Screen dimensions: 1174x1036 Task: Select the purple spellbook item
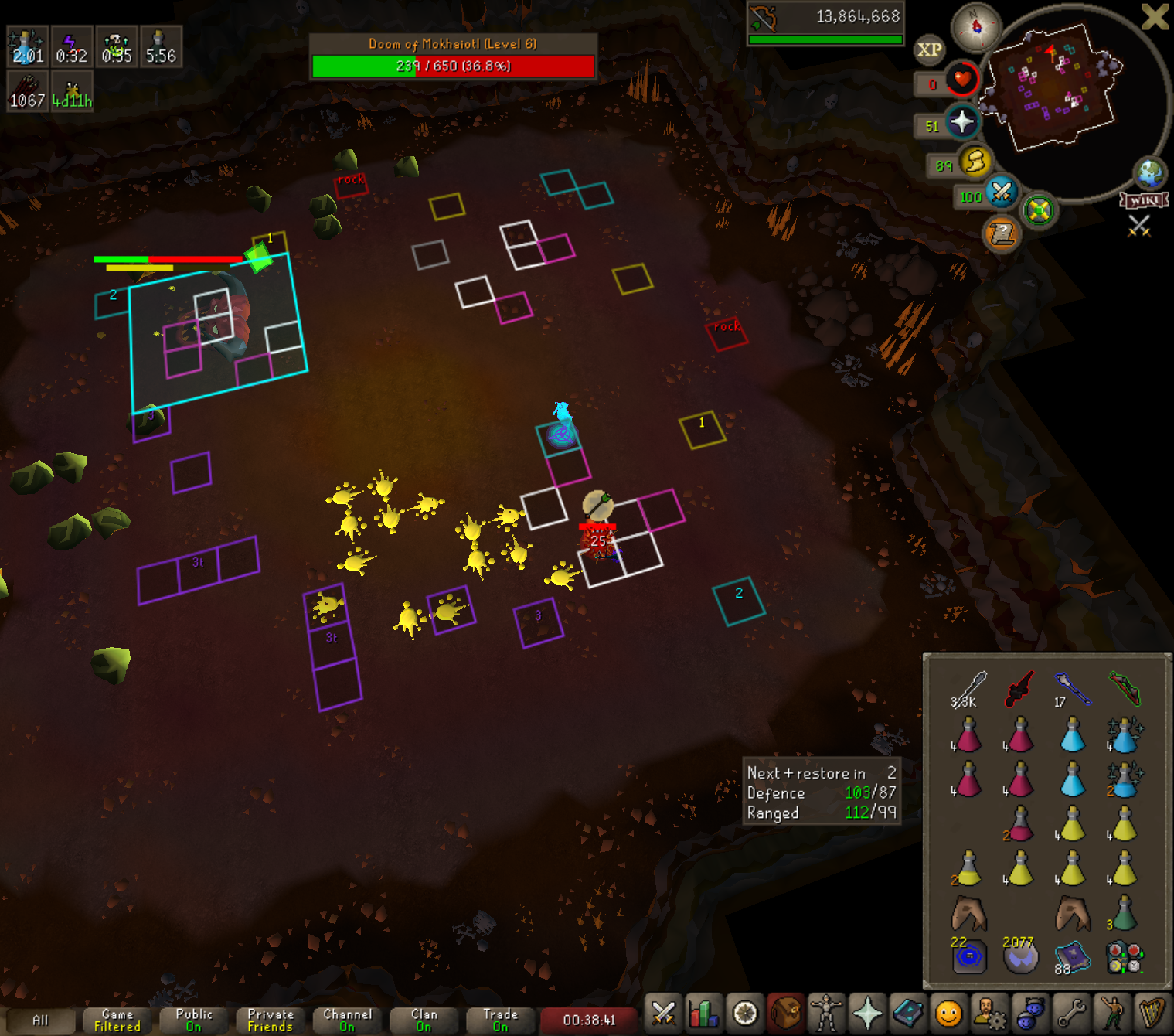(x=1073, y=956)
